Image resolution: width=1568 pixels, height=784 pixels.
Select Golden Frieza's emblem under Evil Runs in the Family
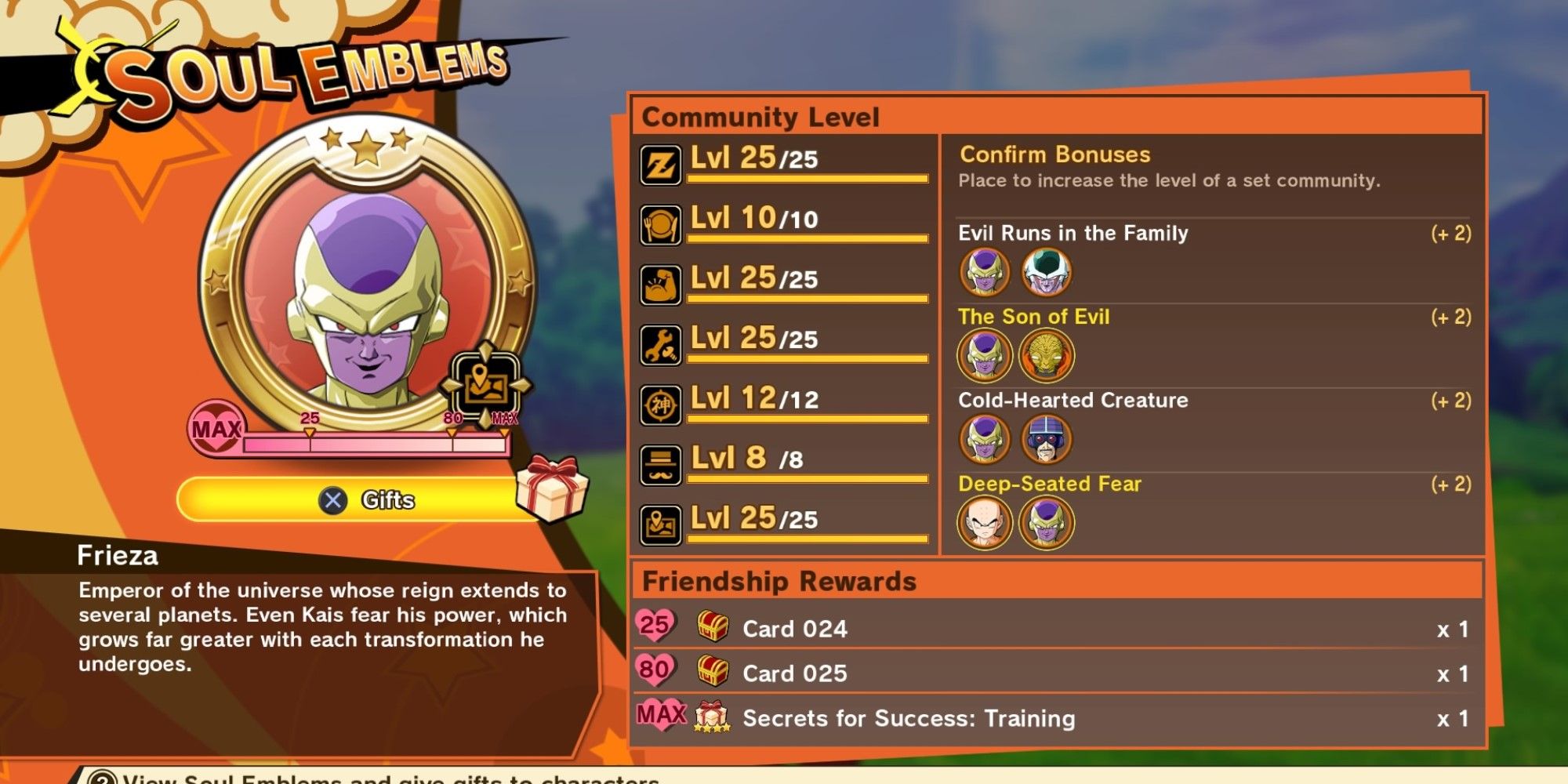click(x=985, y=273)
